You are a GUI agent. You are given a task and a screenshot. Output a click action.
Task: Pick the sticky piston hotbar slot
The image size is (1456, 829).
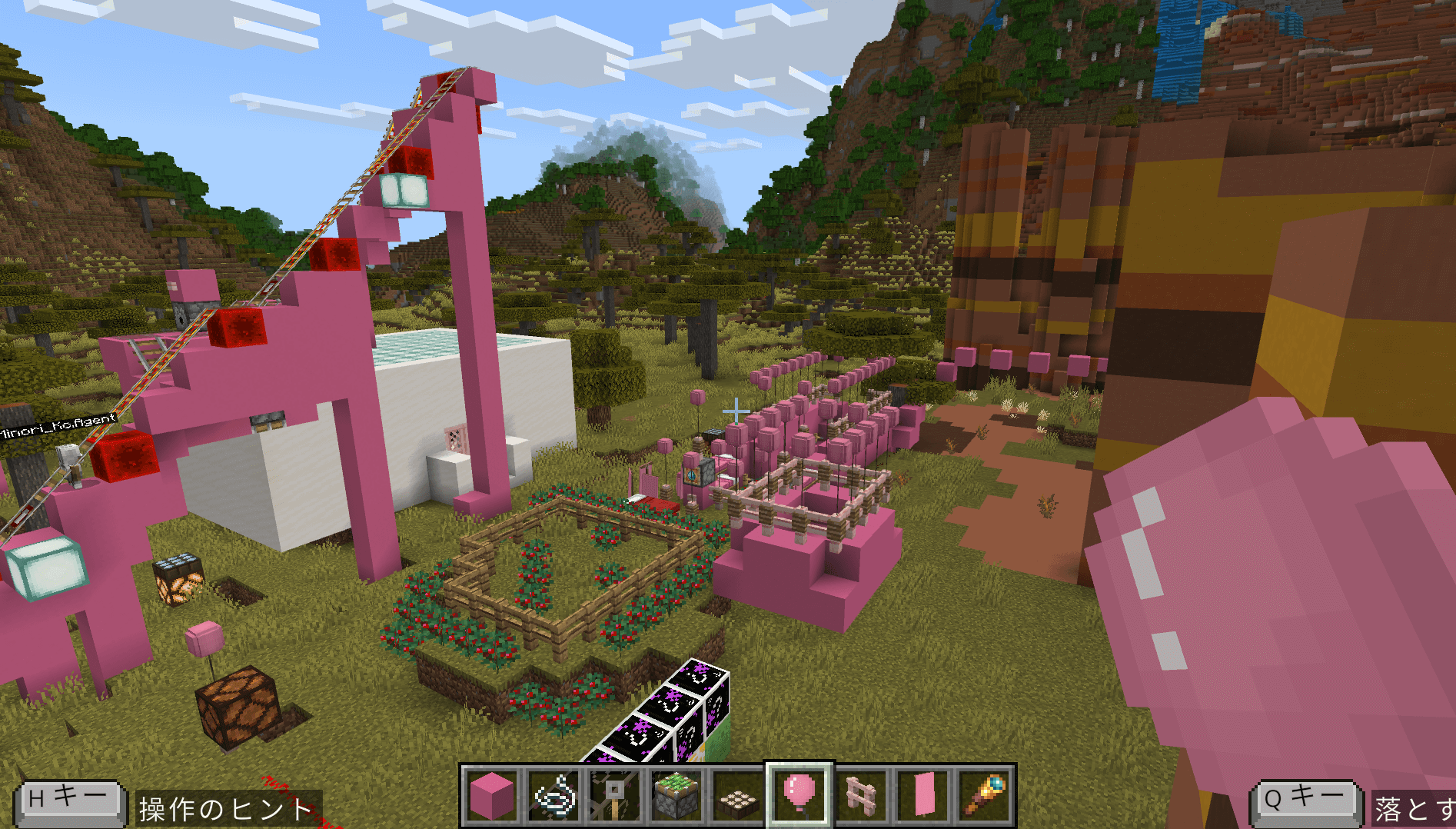click(676, 797)
